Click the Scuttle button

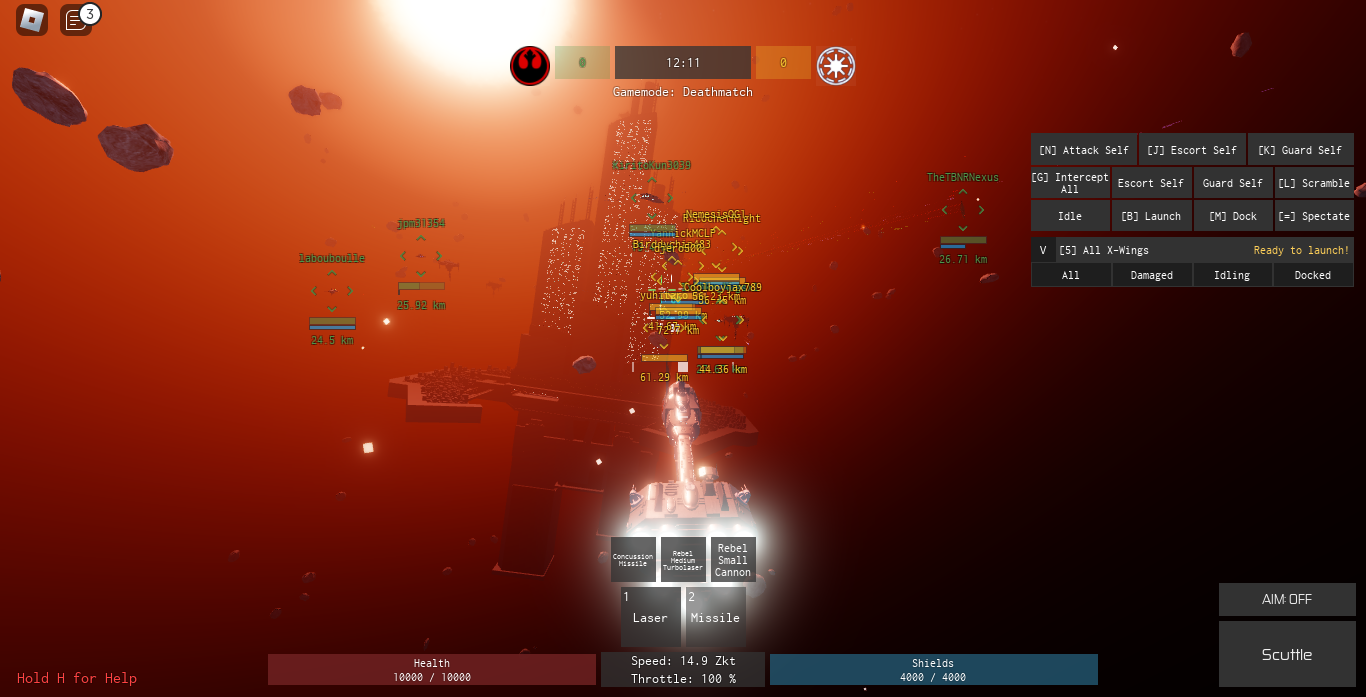1287,654
